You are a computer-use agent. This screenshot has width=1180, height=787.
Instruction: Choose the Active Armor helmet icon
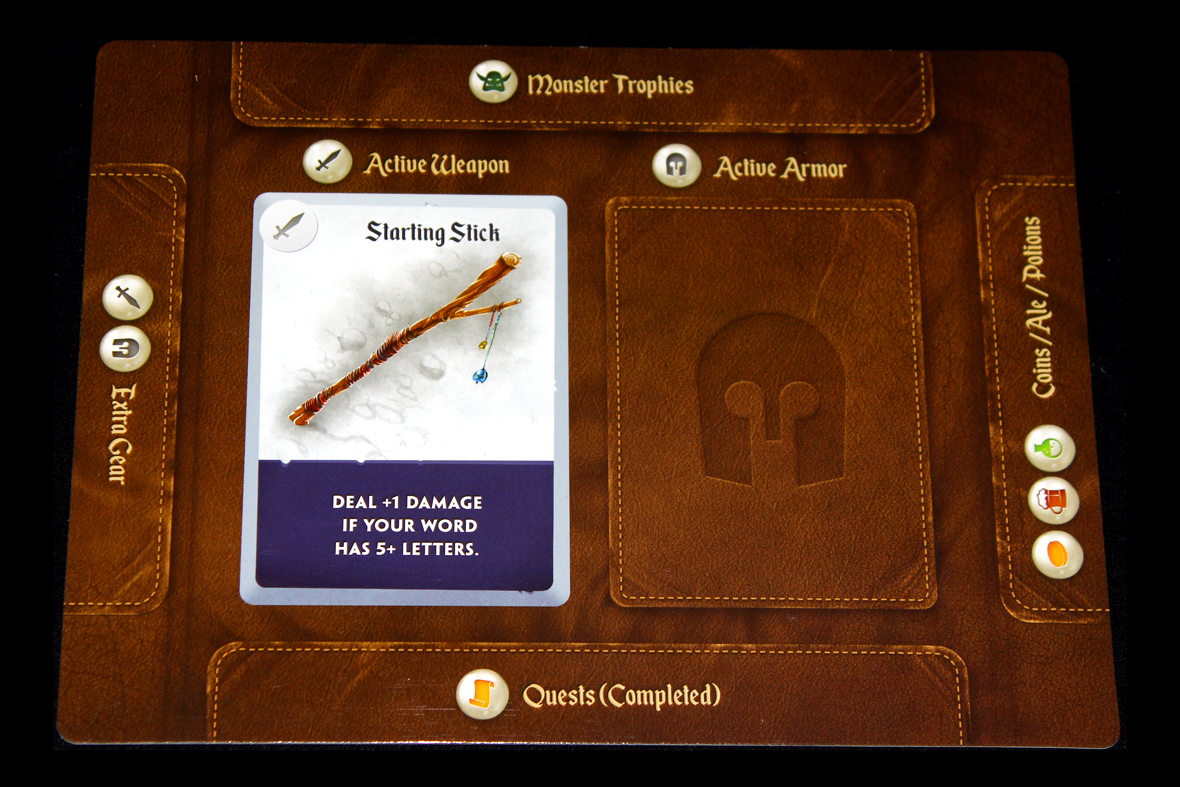pos(676,165)
